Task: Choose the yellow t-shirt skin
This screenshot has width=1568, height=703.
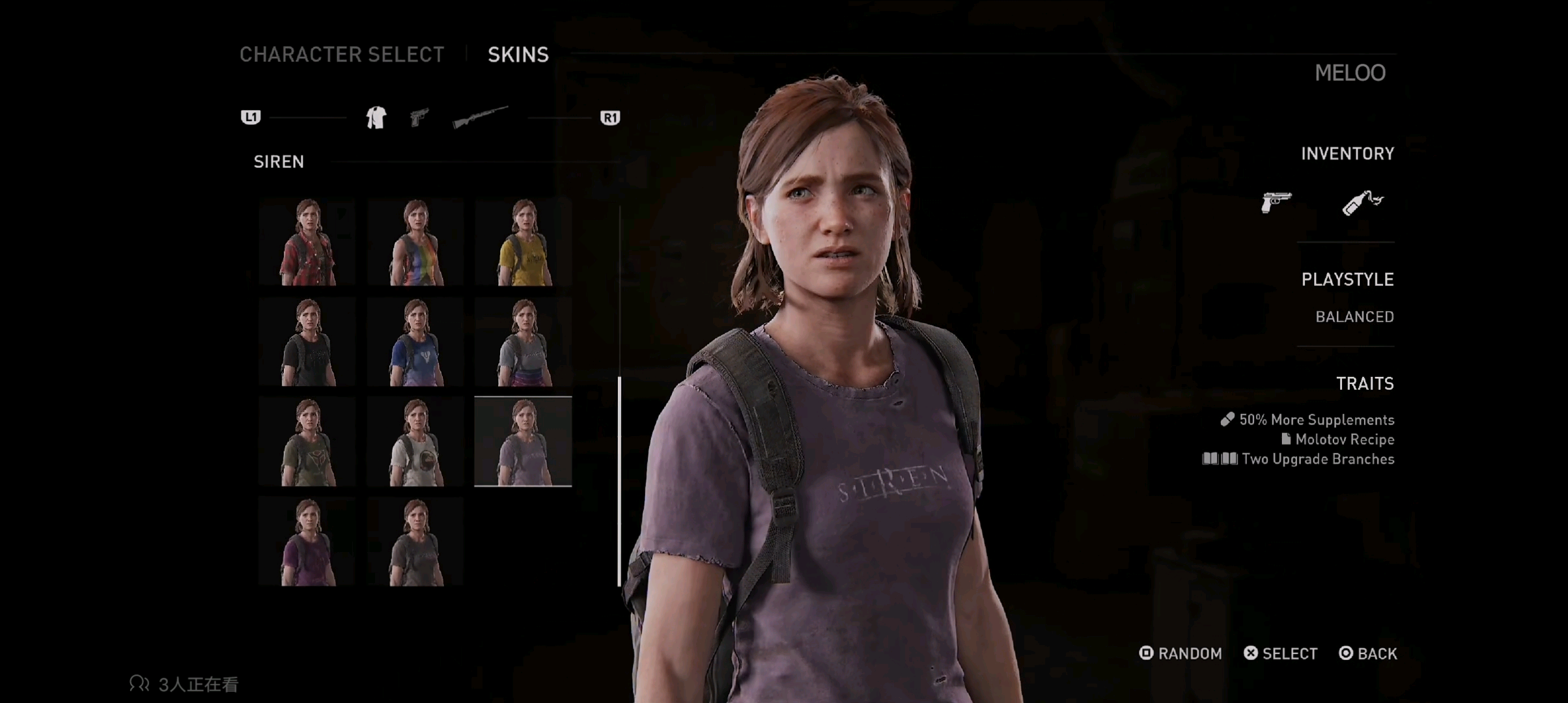Action: [x=524, y=242]
